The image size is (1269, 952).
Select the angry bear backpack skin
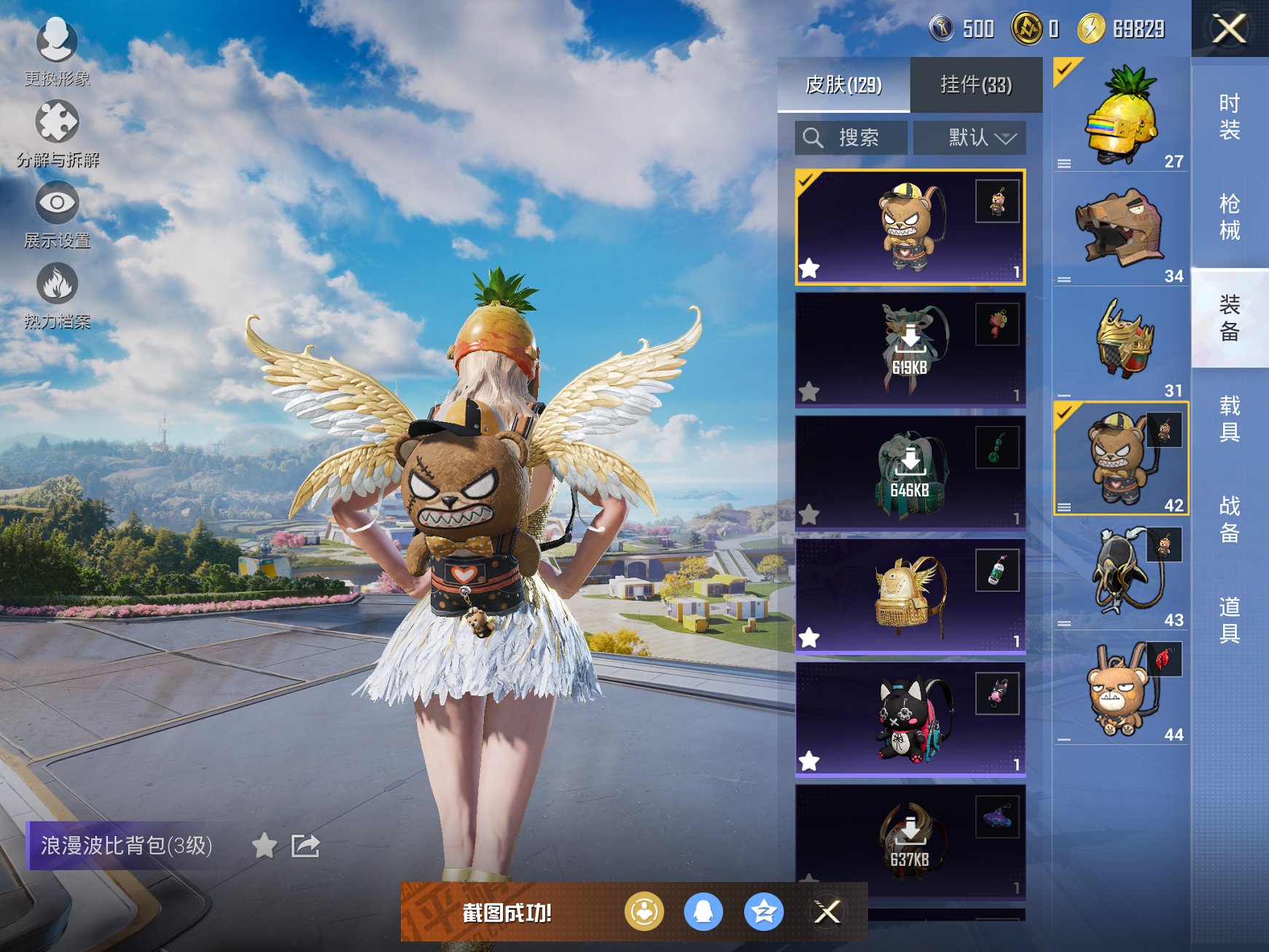910,227
